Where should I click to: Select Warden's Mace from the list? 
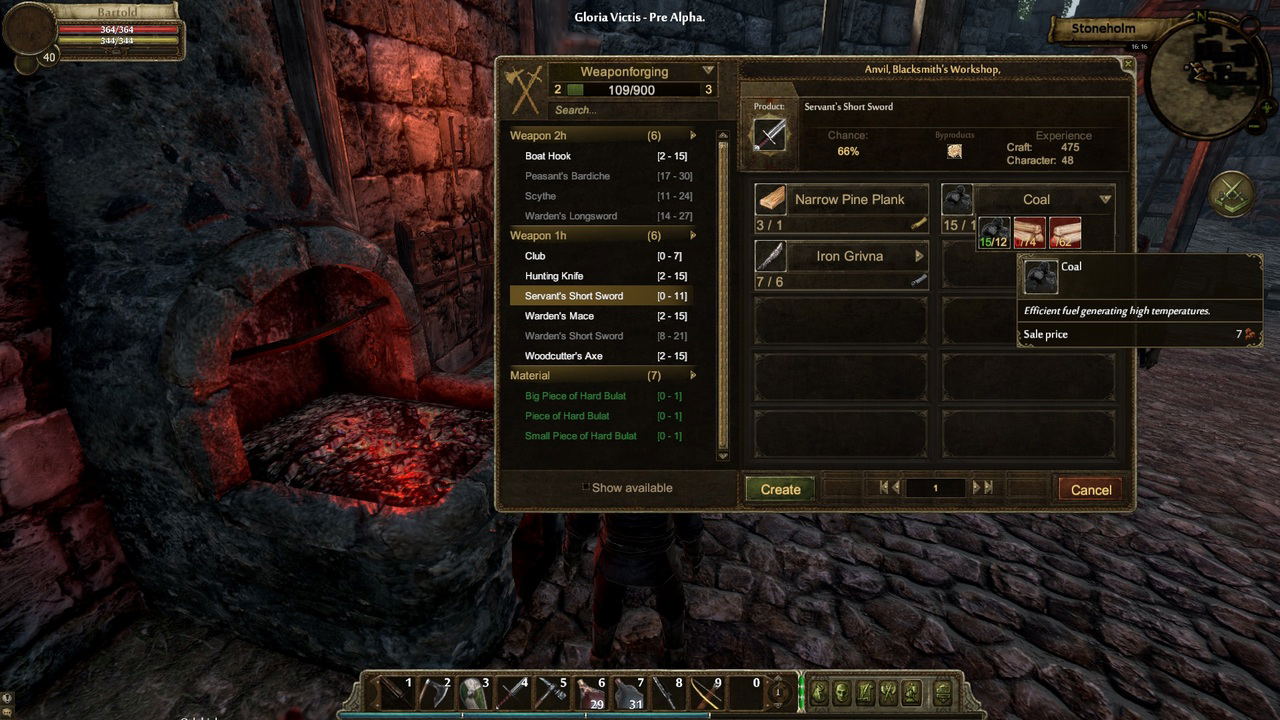pyautogui.click(x=559, y=316)
